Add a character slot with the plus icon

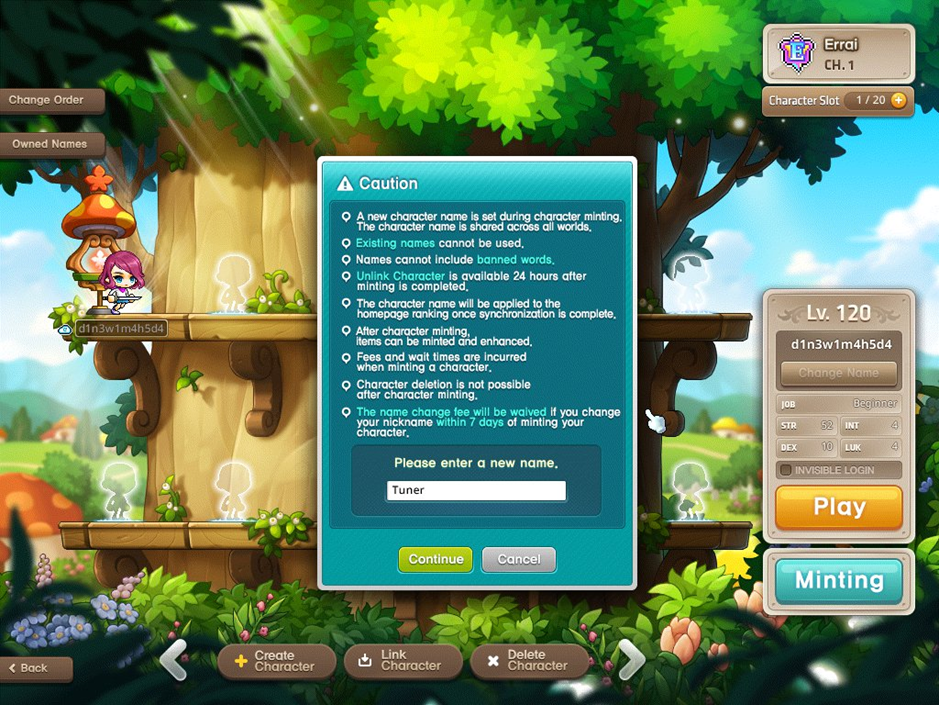pos(898,100)
